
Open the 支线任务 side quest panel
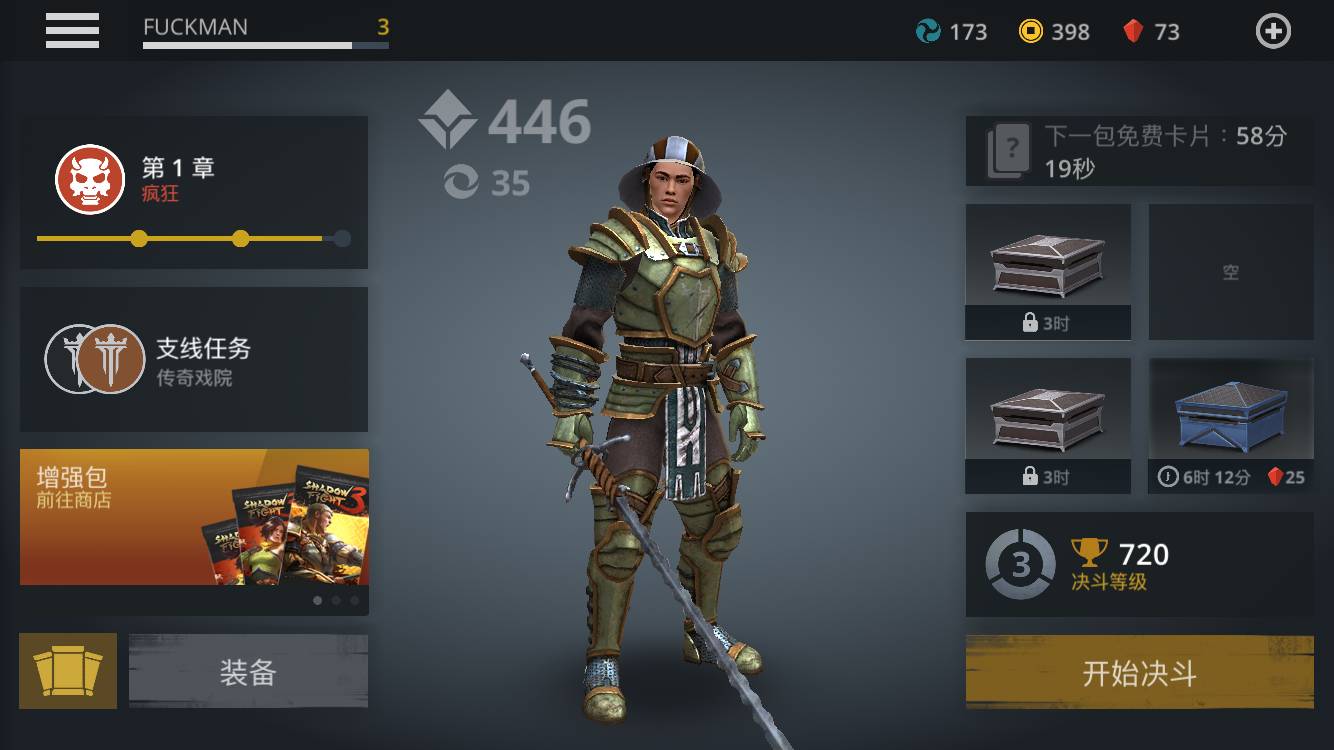(194, 360)
